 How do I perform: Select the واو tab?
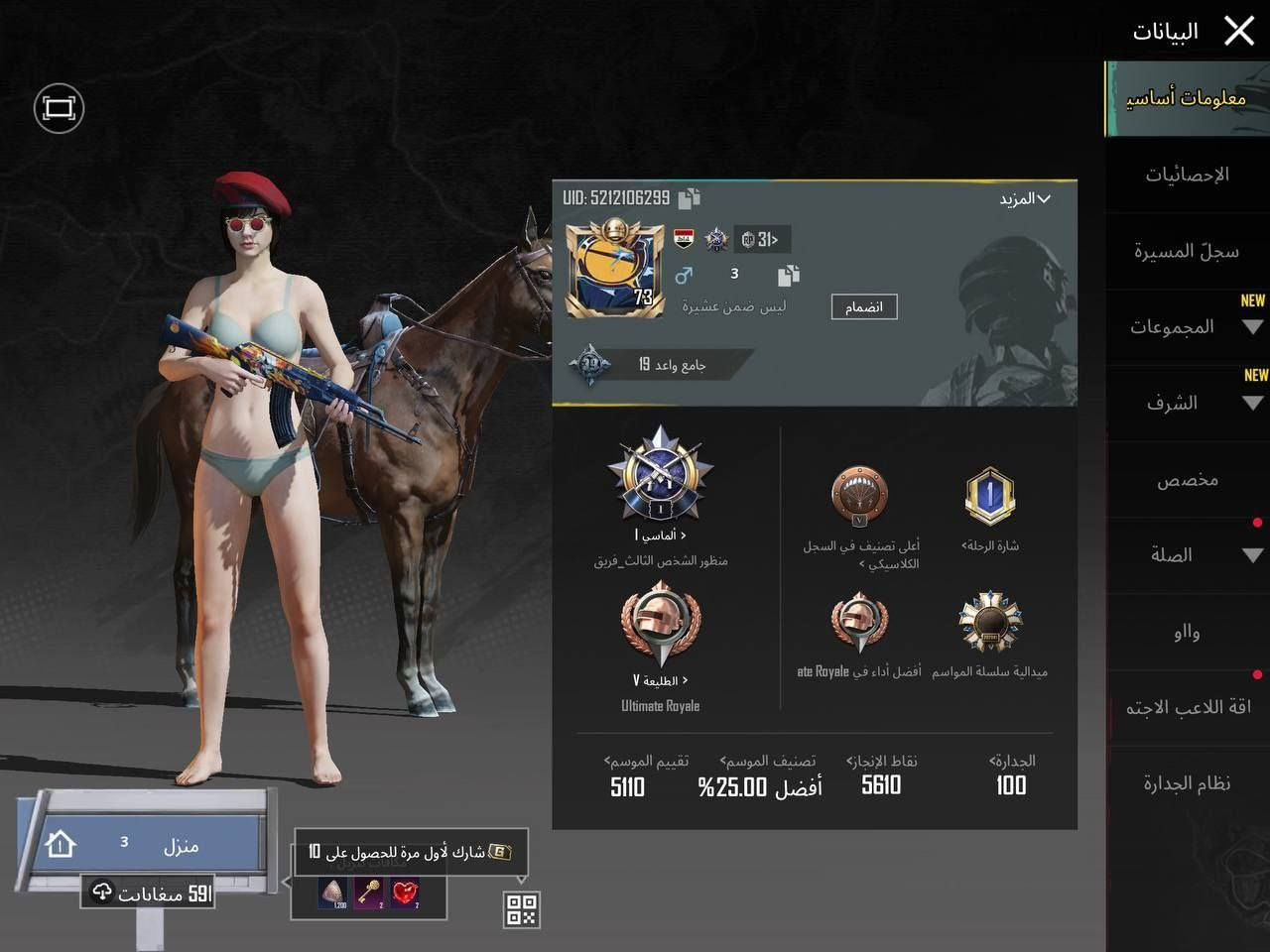(1187, 632)
